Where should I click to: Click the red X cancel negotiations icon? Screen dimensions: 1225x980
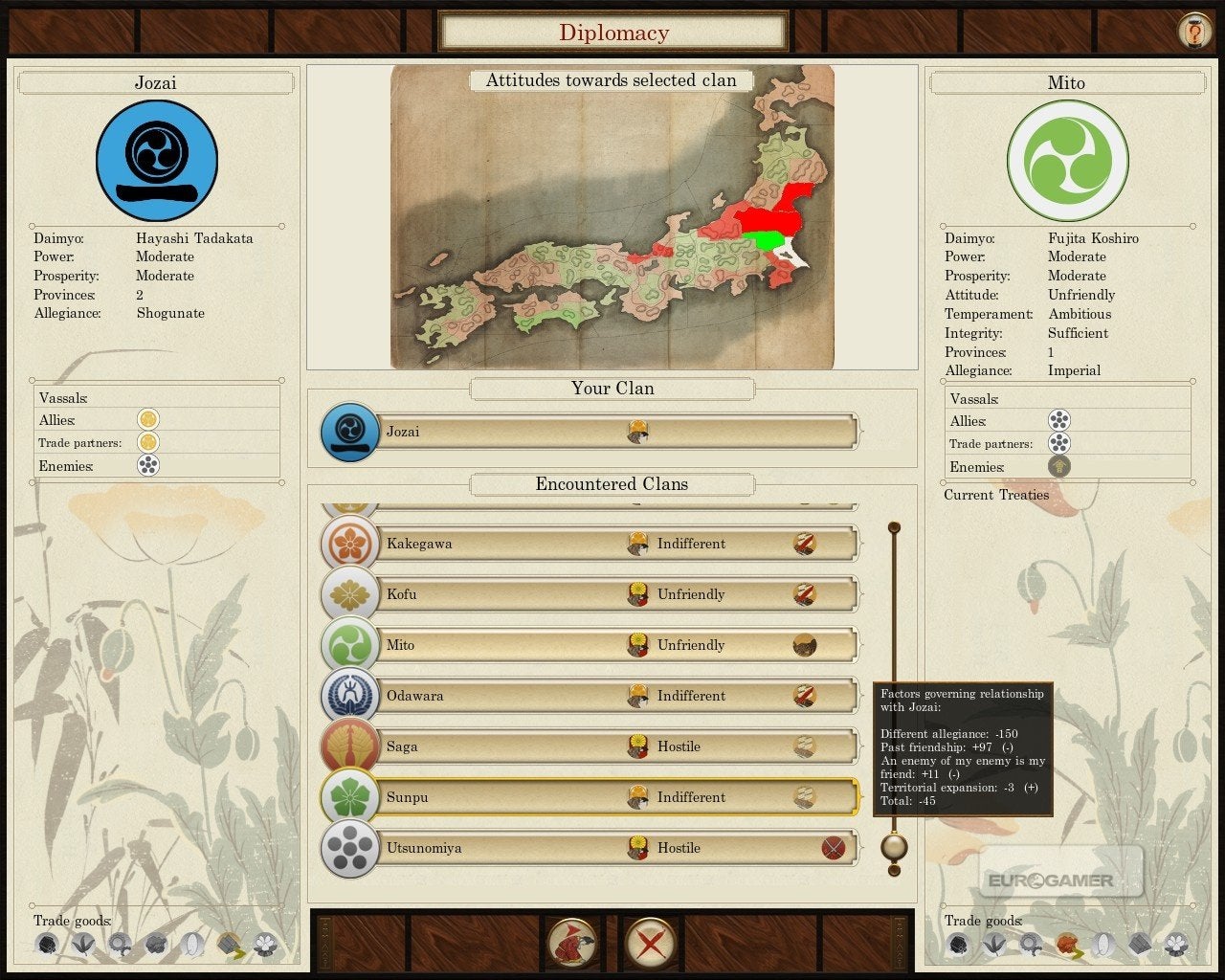[x=650, y=942]
